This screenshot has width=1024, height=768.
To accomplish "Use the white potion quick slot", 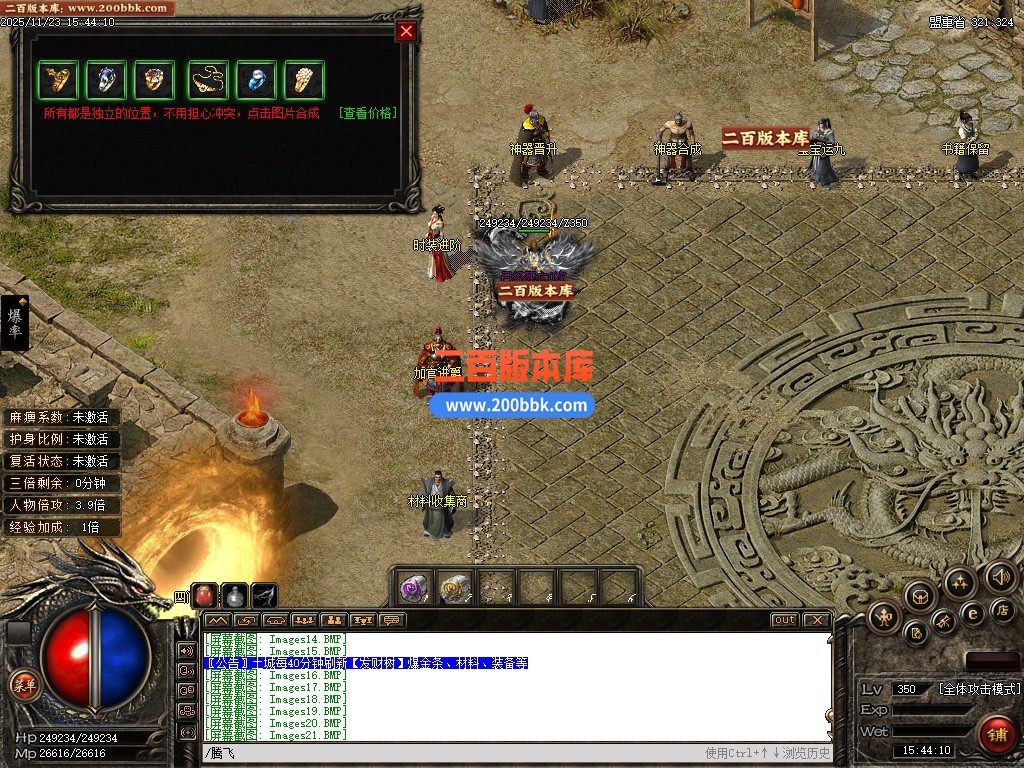I will [x=234, y=596].
